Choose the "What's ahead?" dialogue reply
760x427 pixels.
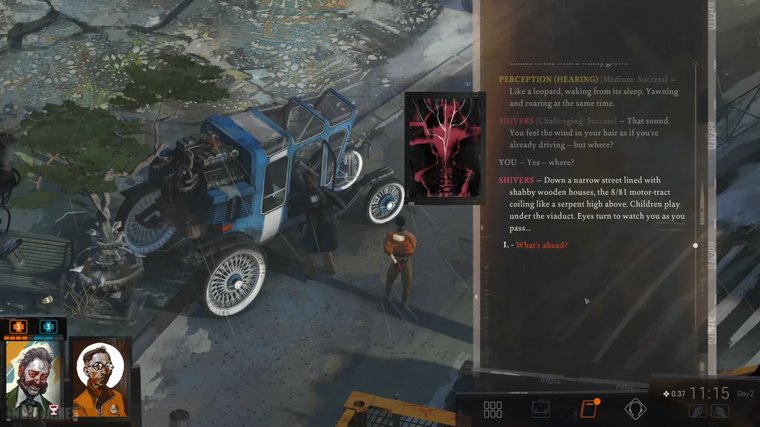[542, 246]
